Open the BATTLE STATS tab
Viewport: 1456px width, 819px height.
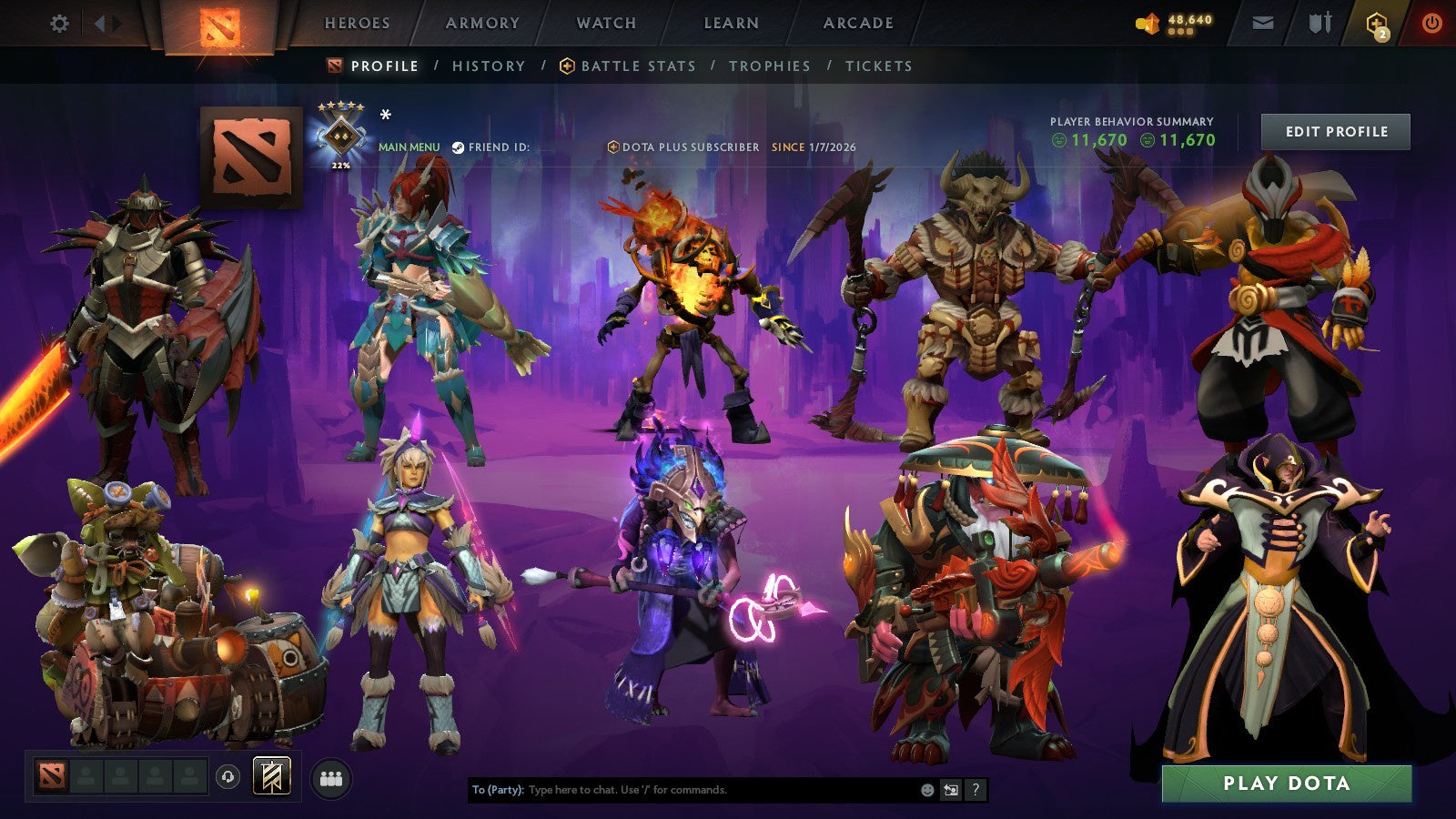pyautogui.click(x=639, y=66)
